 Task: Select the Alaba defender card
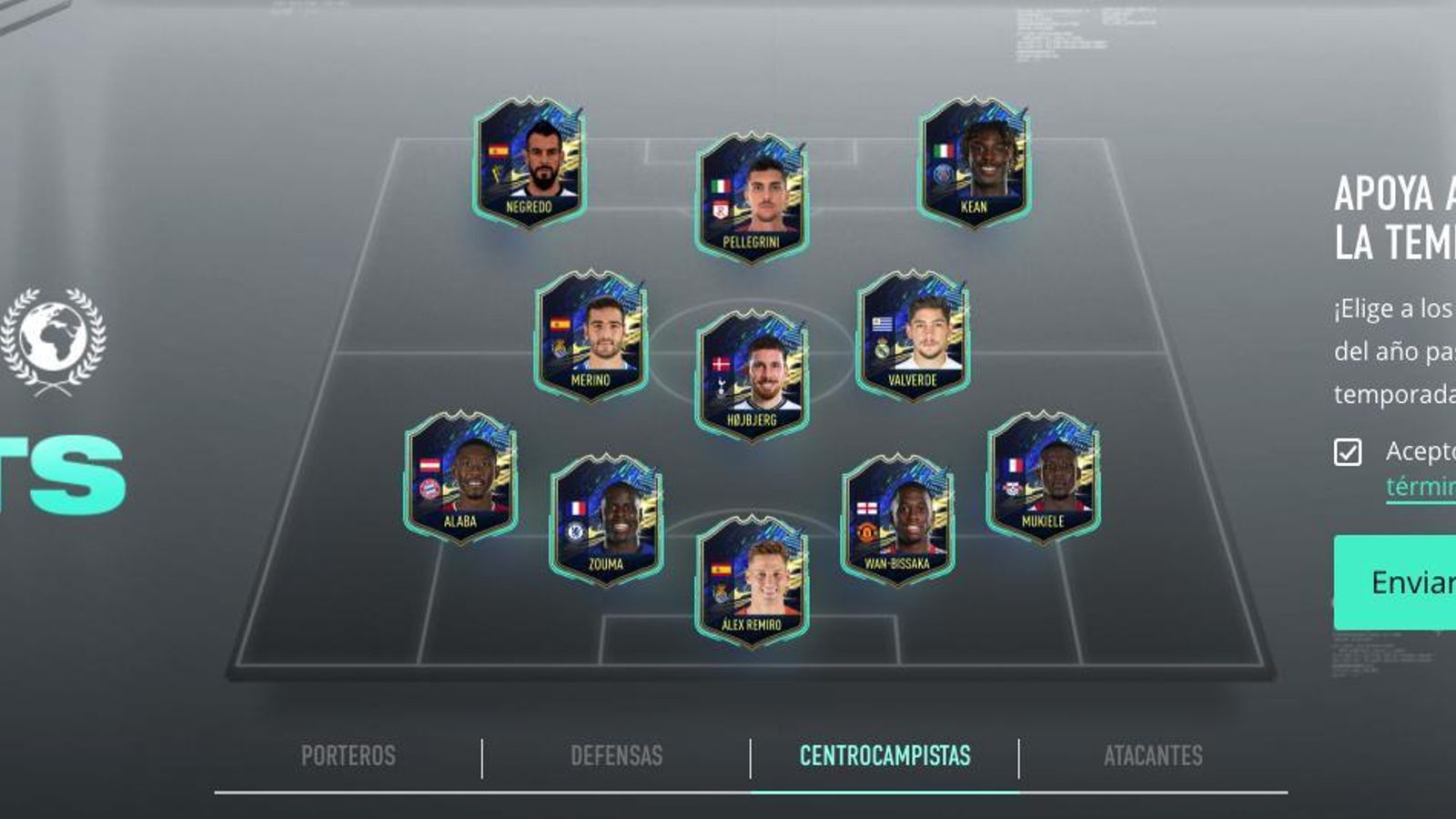pyautogui.click(x=460, y=478)
